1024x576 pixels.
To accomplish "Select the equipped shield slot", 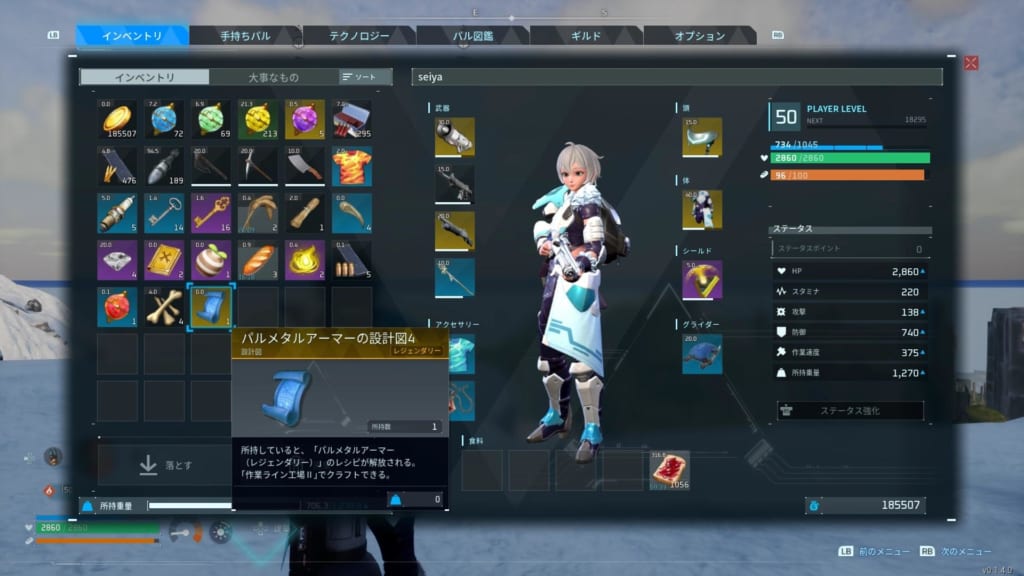I will [702, 280].
